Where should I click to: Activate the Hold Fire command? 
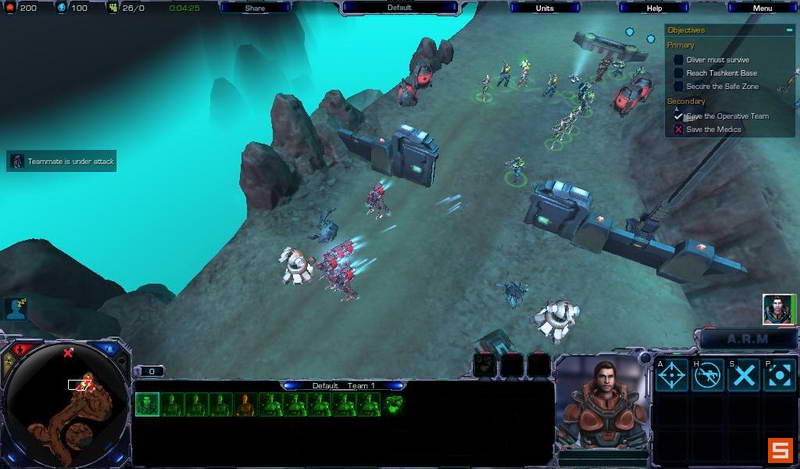[708, 376]
